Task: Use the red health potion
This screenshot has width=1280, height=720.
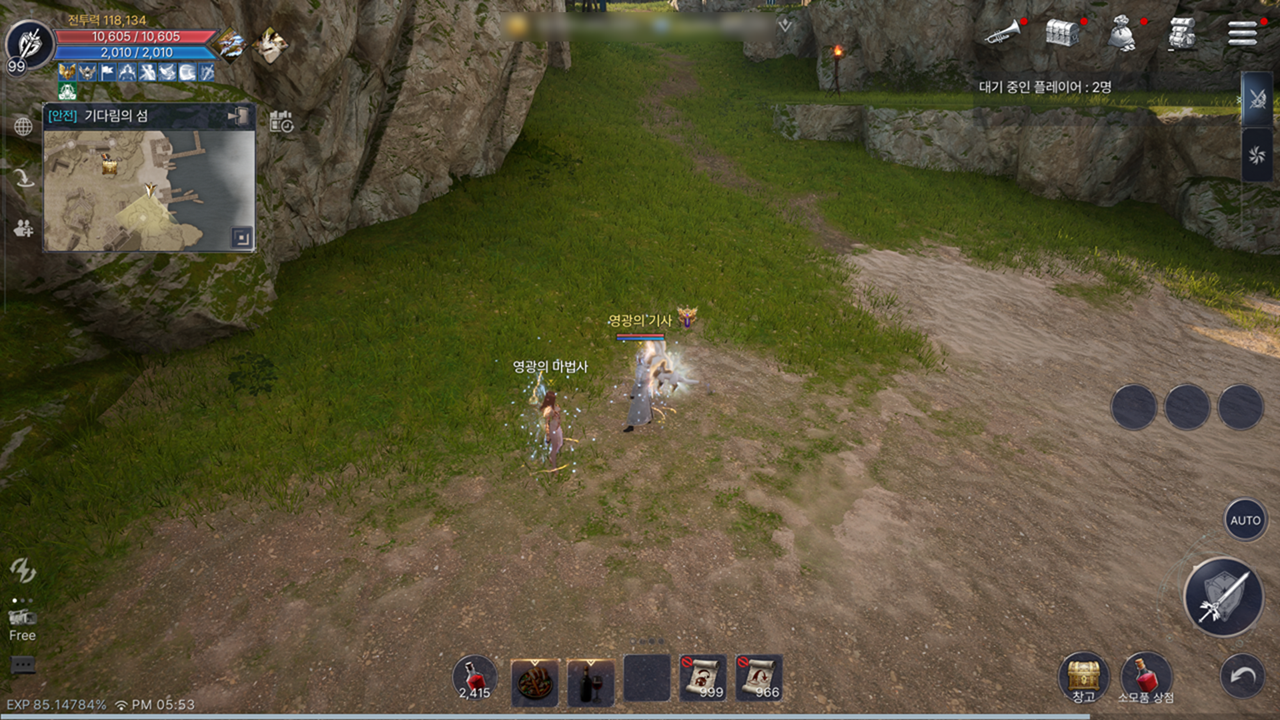Action: point(474,677)
